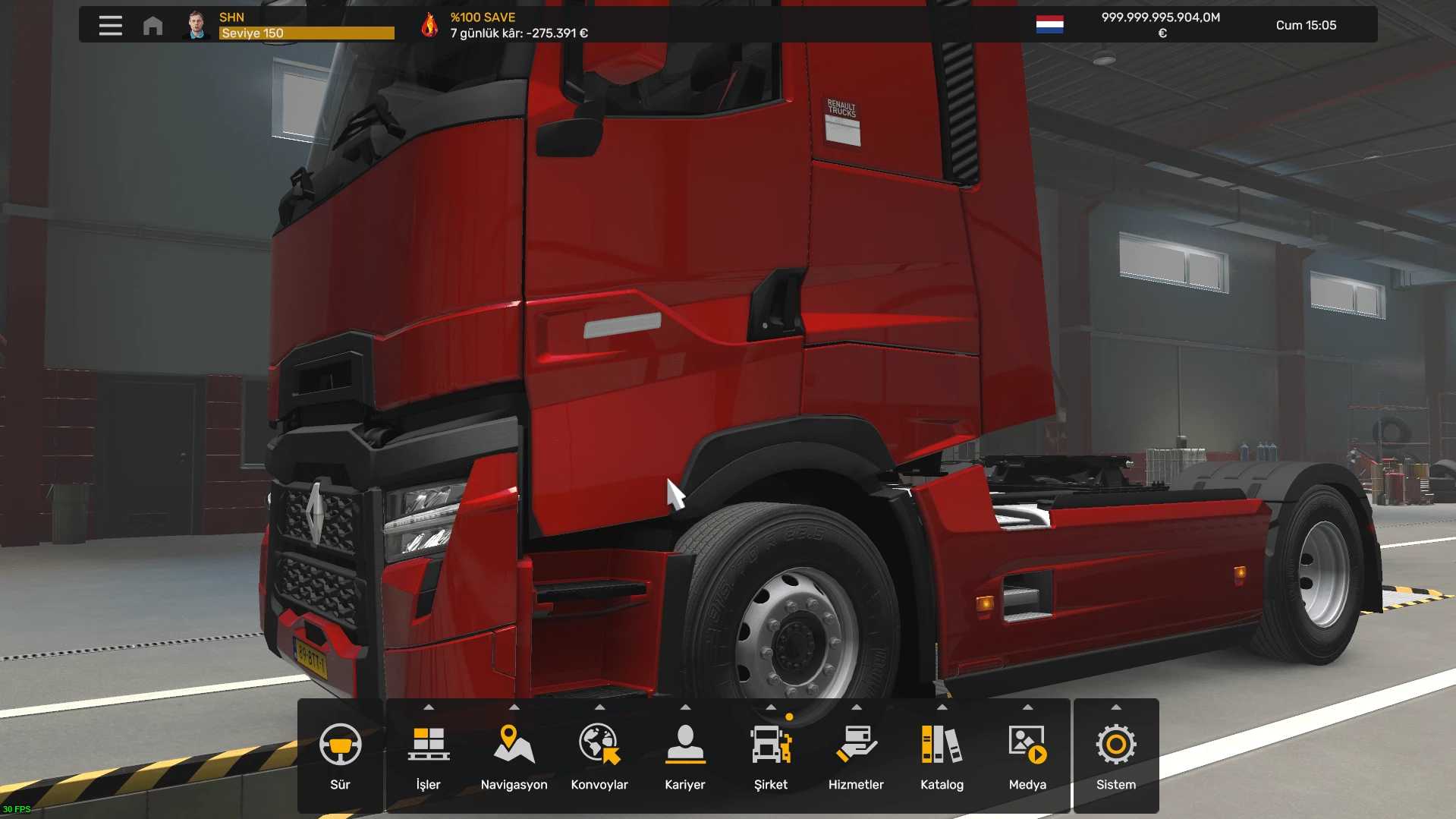The width and height of the screenshot is (1456, 819).
Task: Open the Sistem settings menu
Action: (1115, 756)
